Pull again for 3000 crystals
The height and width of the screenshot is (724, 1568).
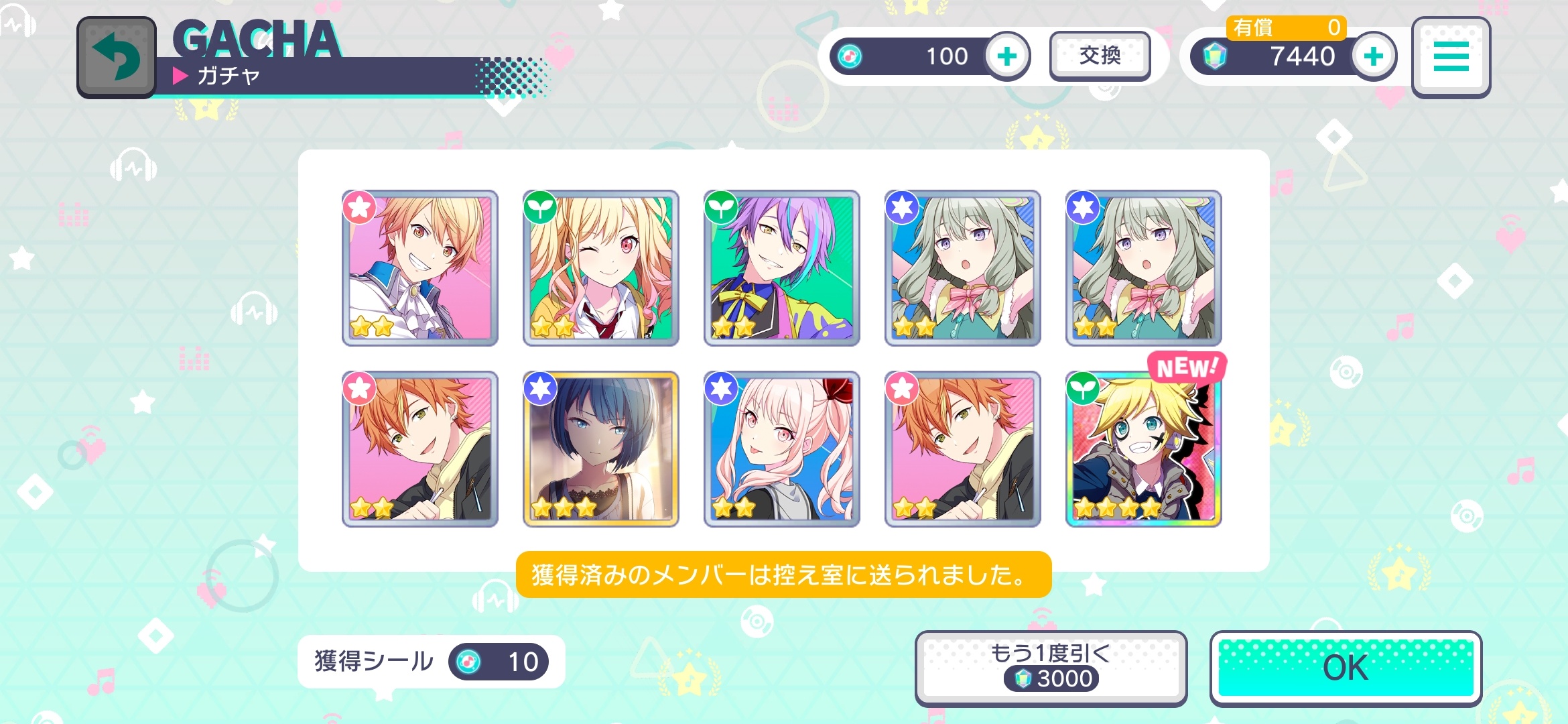coord(1050,668)
